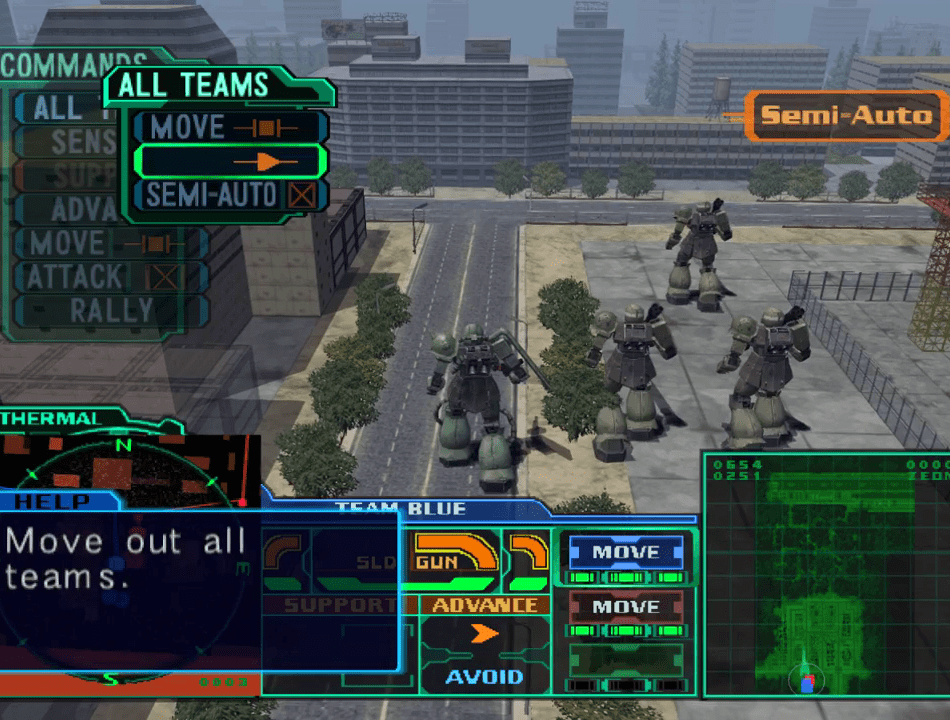Select SEMI-AUTO in the ALL TEAMS submenu

tap(229, 195)
